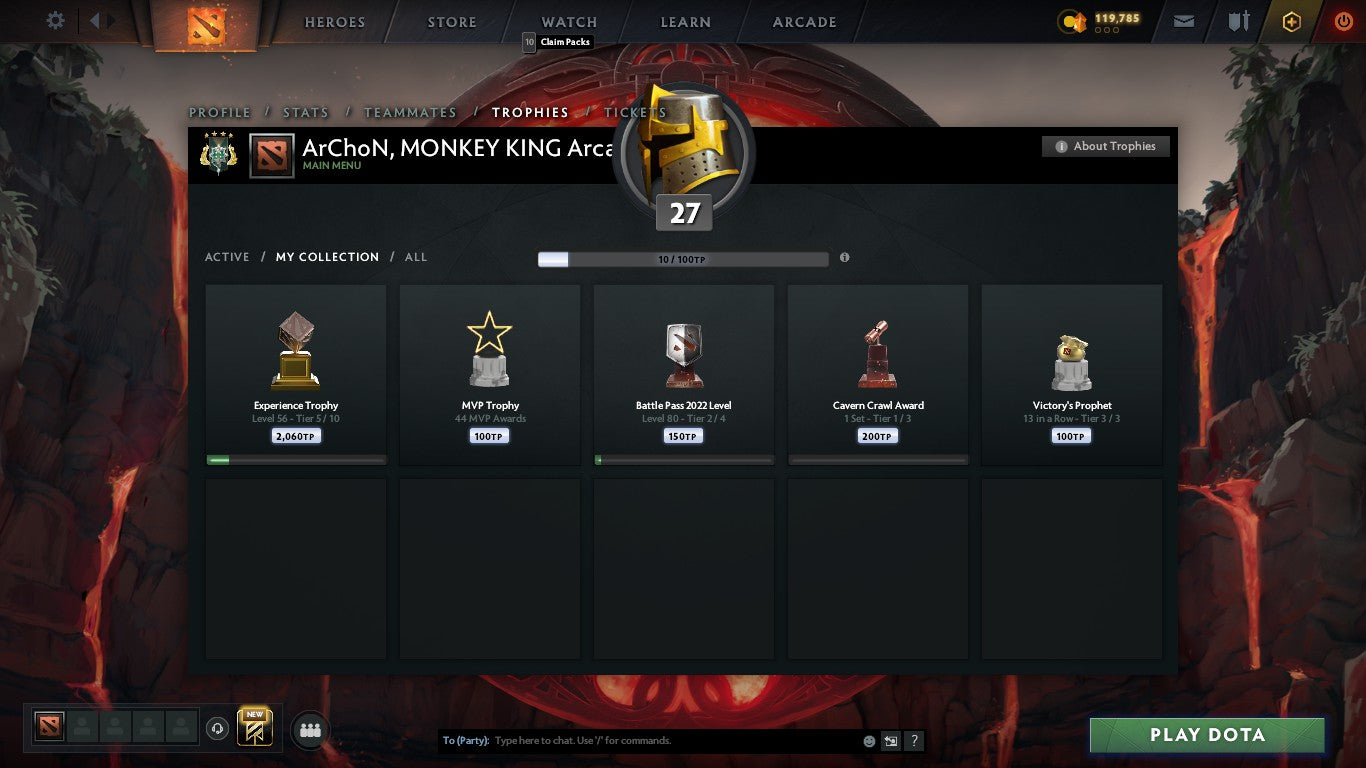The image size is (1366, 768).
Task: Click the NEW battle pass icon near party slots
Action: 253,729
